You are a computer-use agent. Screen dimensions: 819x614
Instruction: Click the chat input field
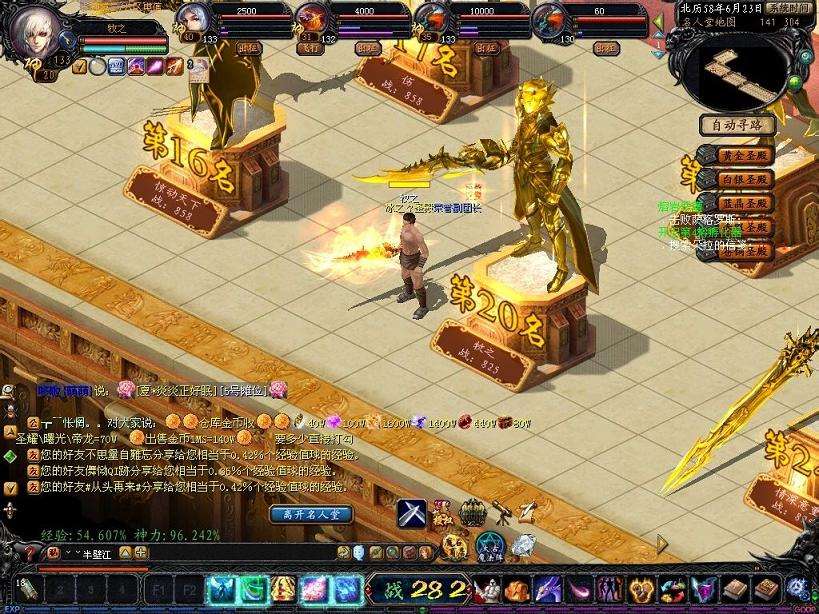click(x=200, y=553)
